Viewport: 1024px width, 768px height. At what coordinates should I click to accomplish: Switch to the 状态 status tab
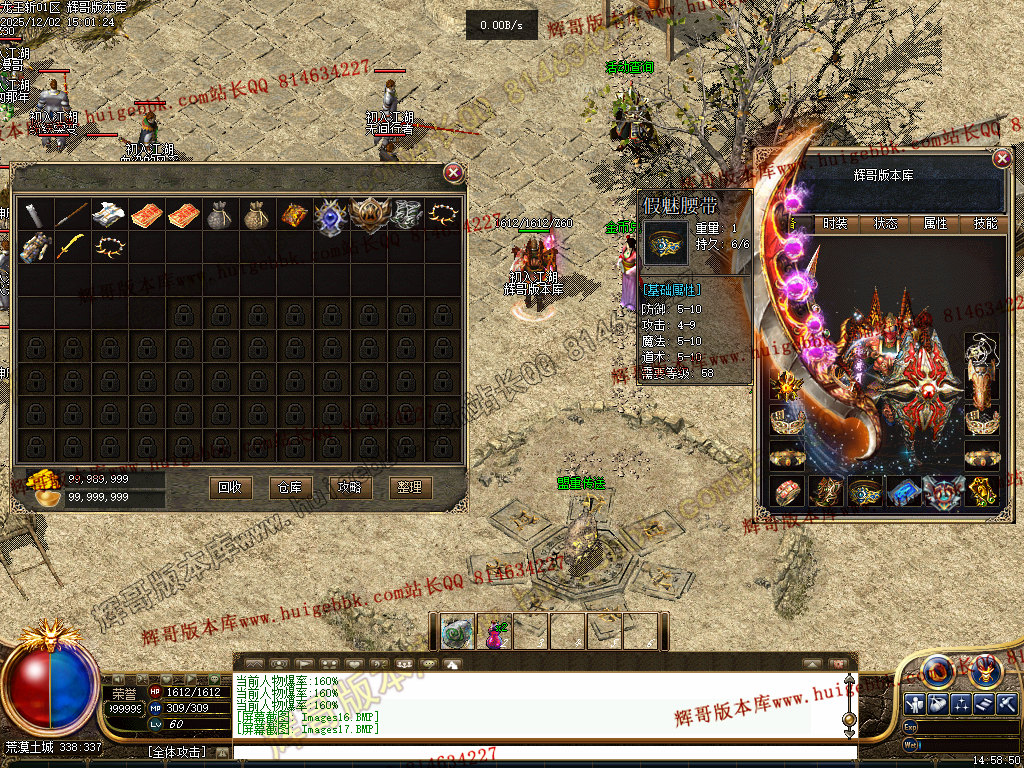(x=886, y=224)
